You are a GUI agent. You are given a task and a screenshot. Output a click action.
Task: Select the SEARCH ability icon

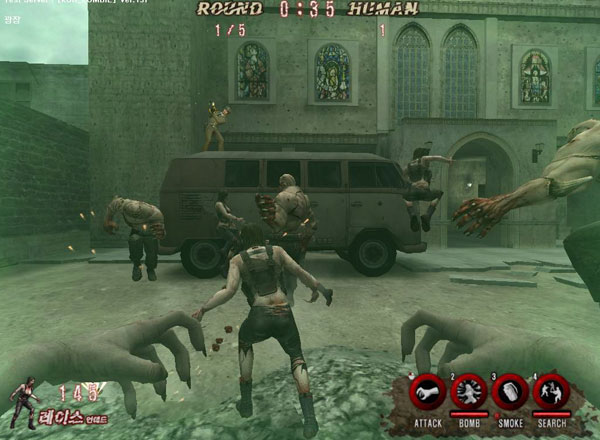[x=551, y=393]
